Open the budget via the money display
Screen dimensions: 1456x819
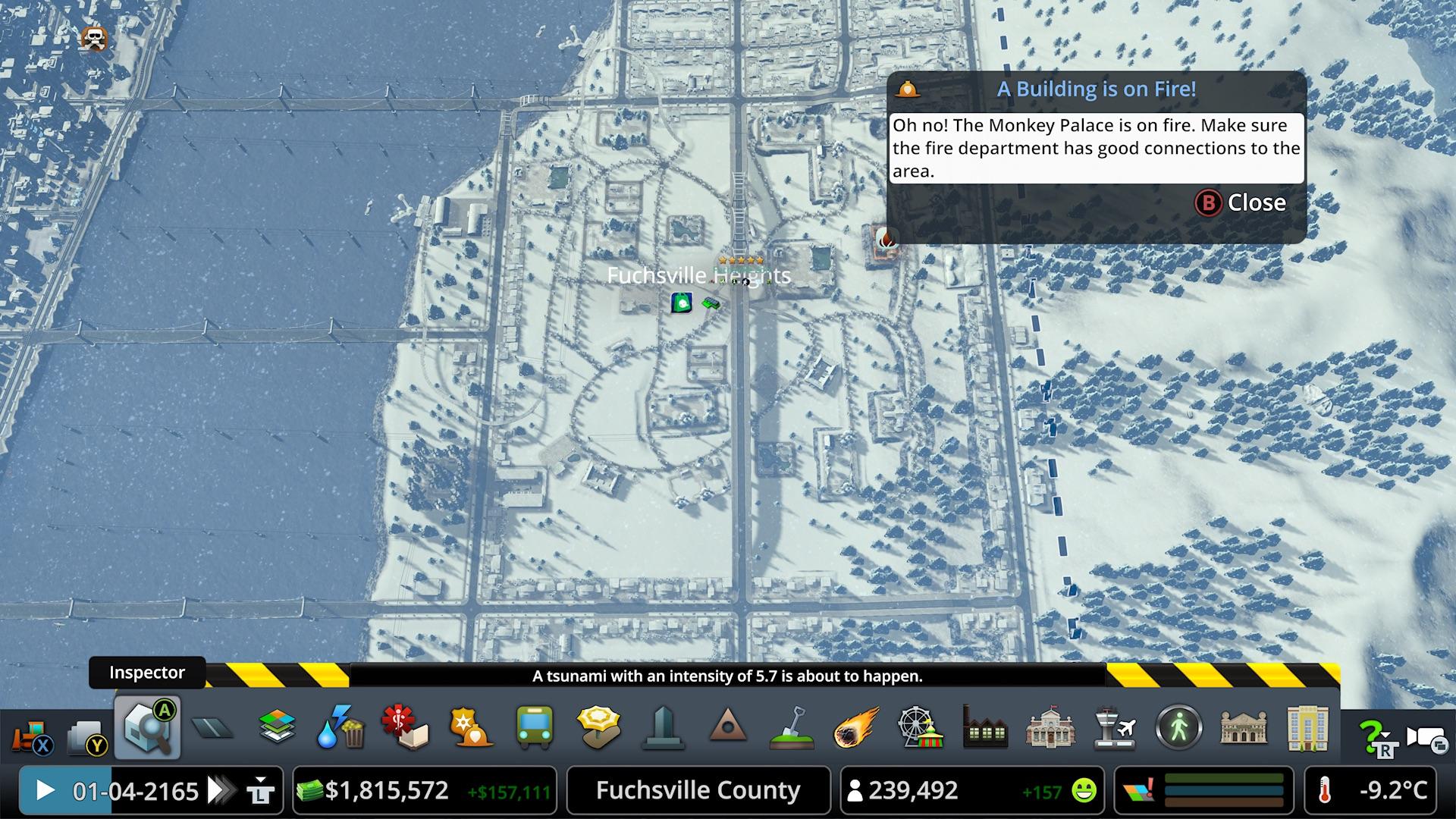pyautogui.click(x=387, y=790)
